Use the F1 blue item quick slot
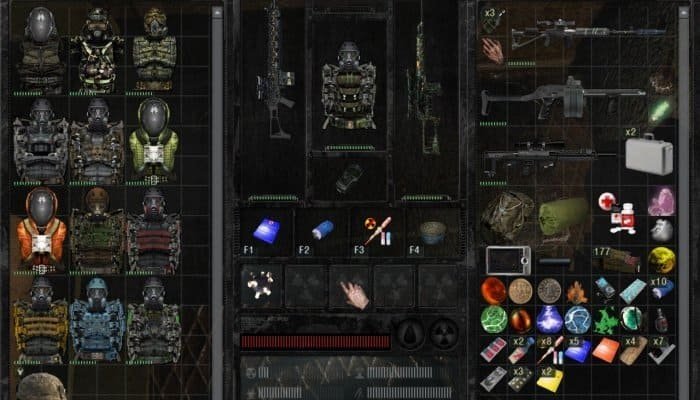Screen dimensions: 700x400 (264, 232)
